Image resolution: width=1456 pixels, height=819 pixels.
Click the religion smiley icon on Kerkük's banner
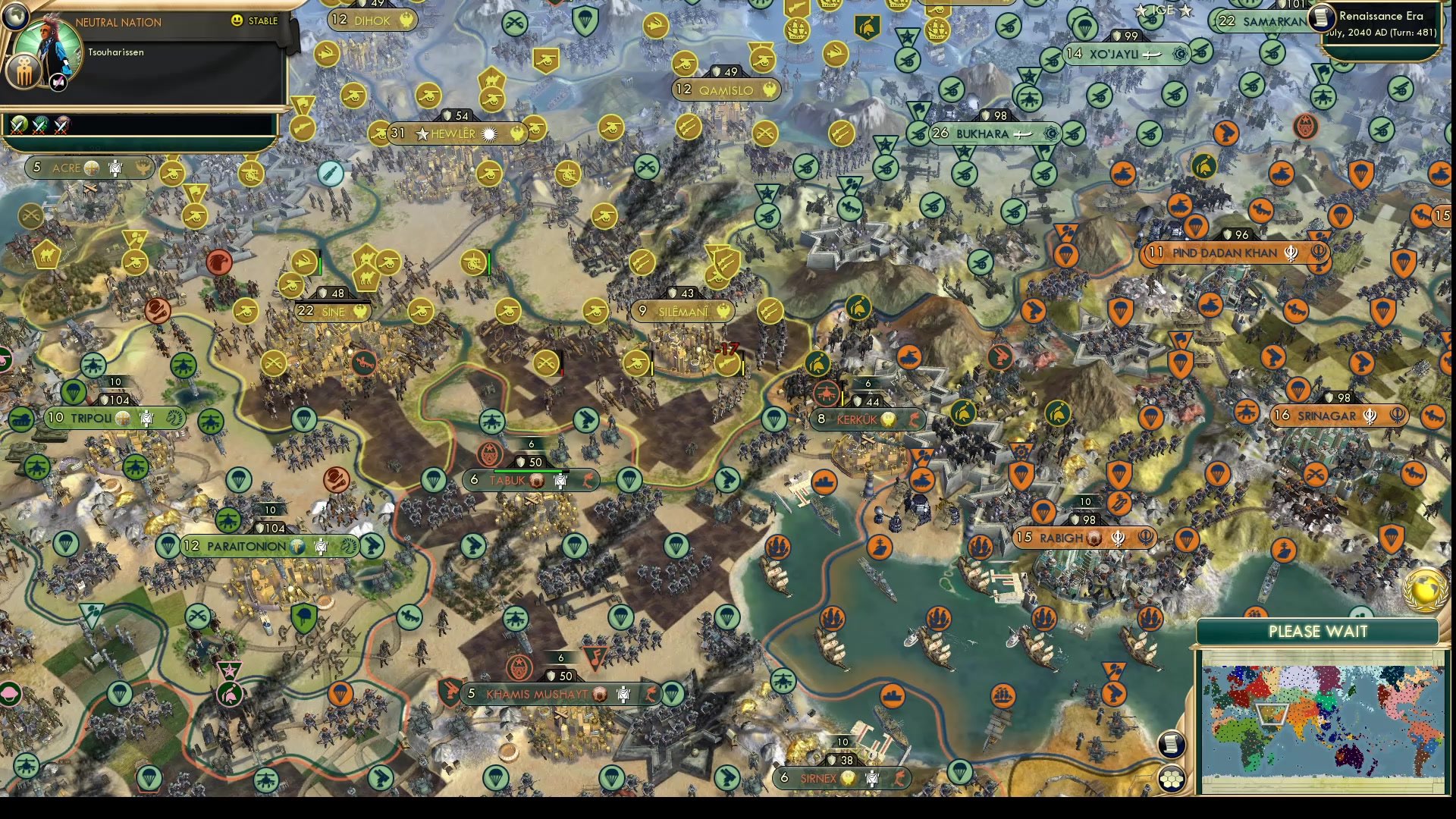(889, 419)
